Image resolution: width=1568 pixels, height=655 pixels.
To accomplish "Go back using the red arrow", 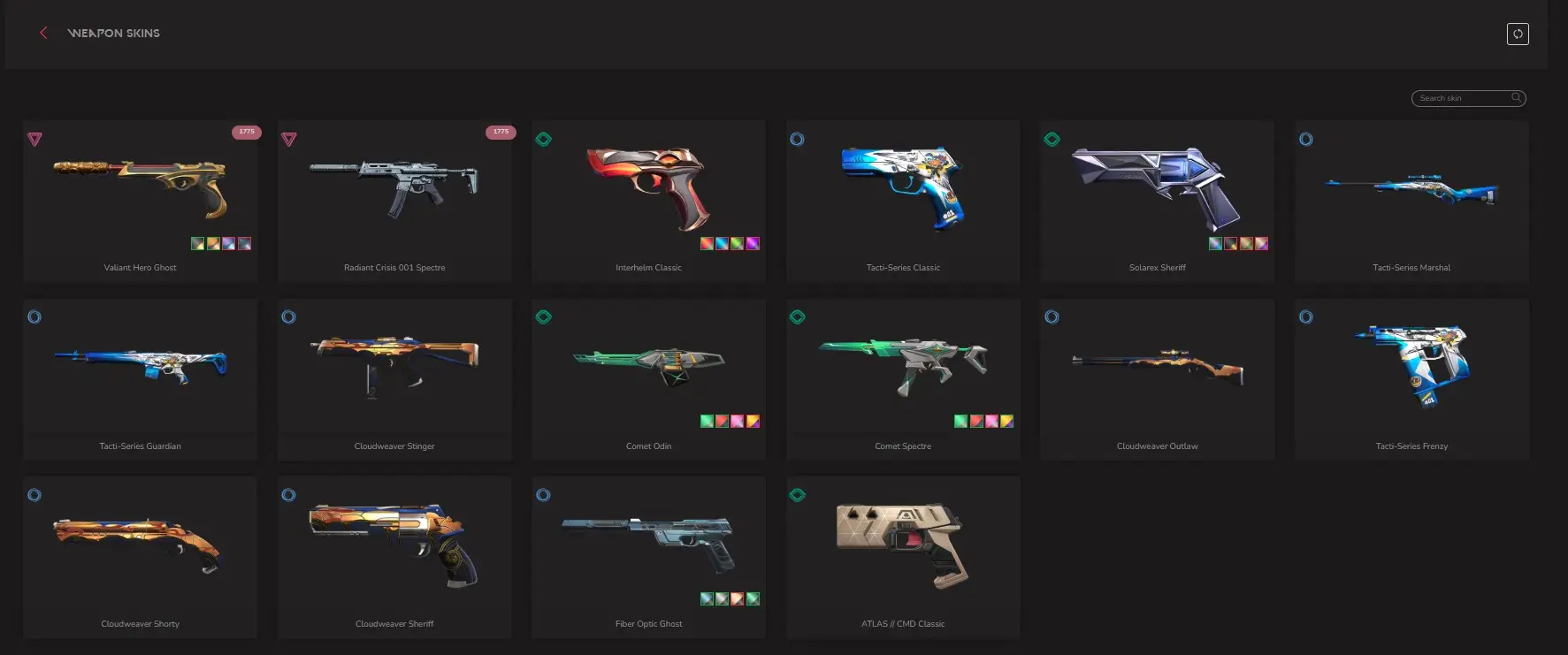I will point(43,33).
